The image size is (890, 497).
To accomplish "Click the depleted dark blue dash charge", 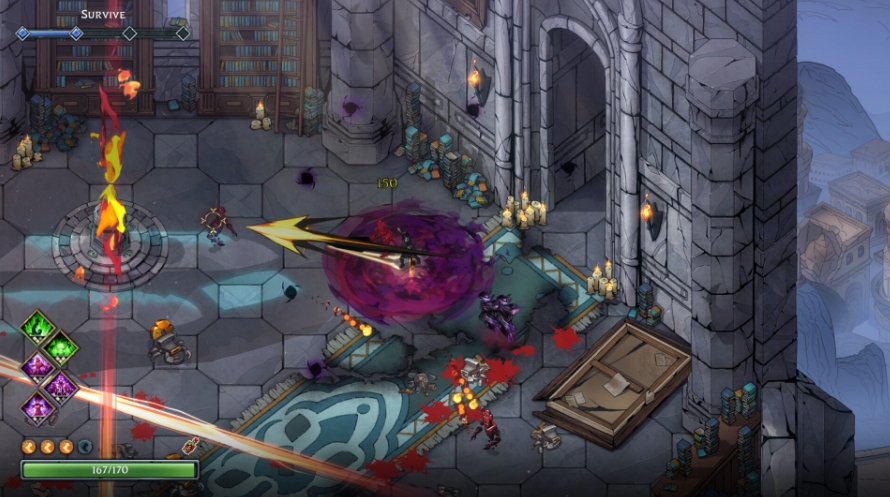I will pos(85,447).
